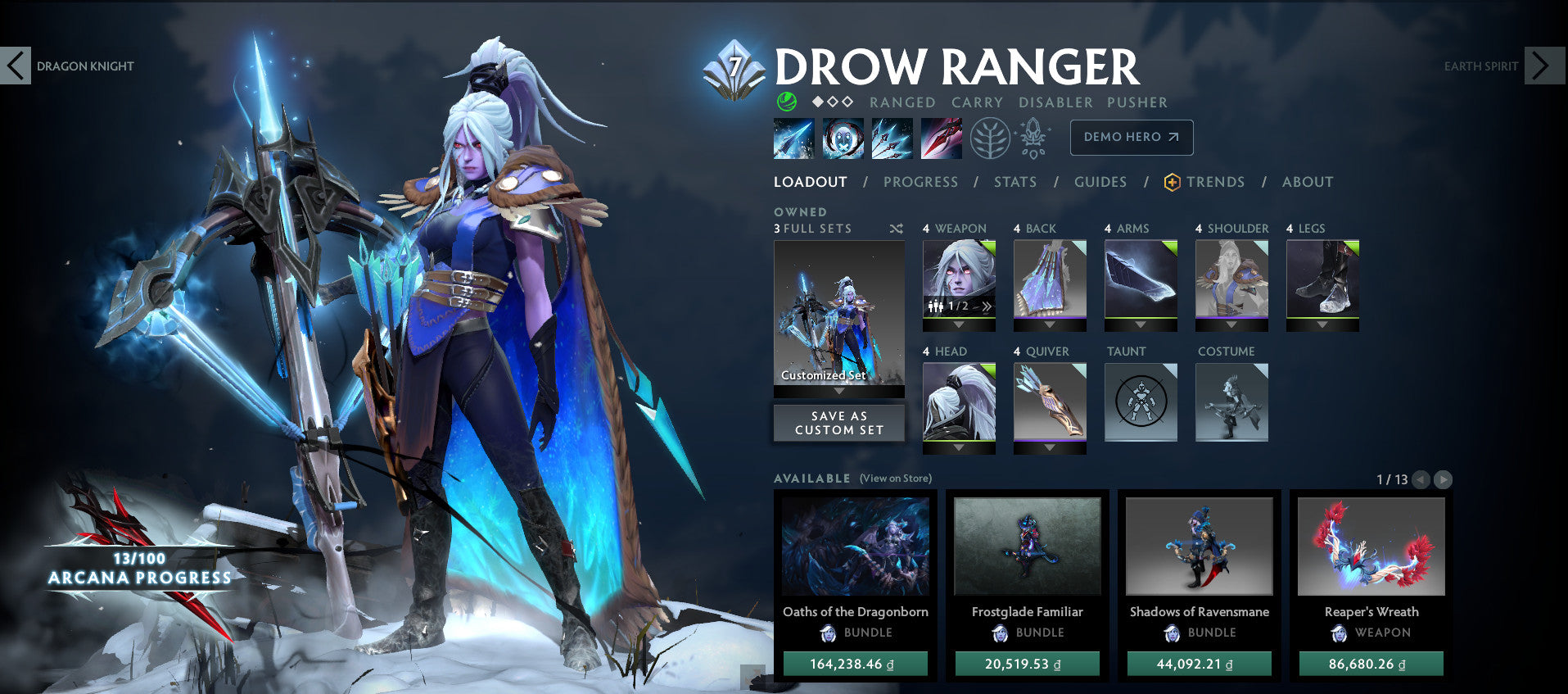This screenshot has height=694, width=1568.
Task: Open the talent tree icon
Action: click(990, 138)
